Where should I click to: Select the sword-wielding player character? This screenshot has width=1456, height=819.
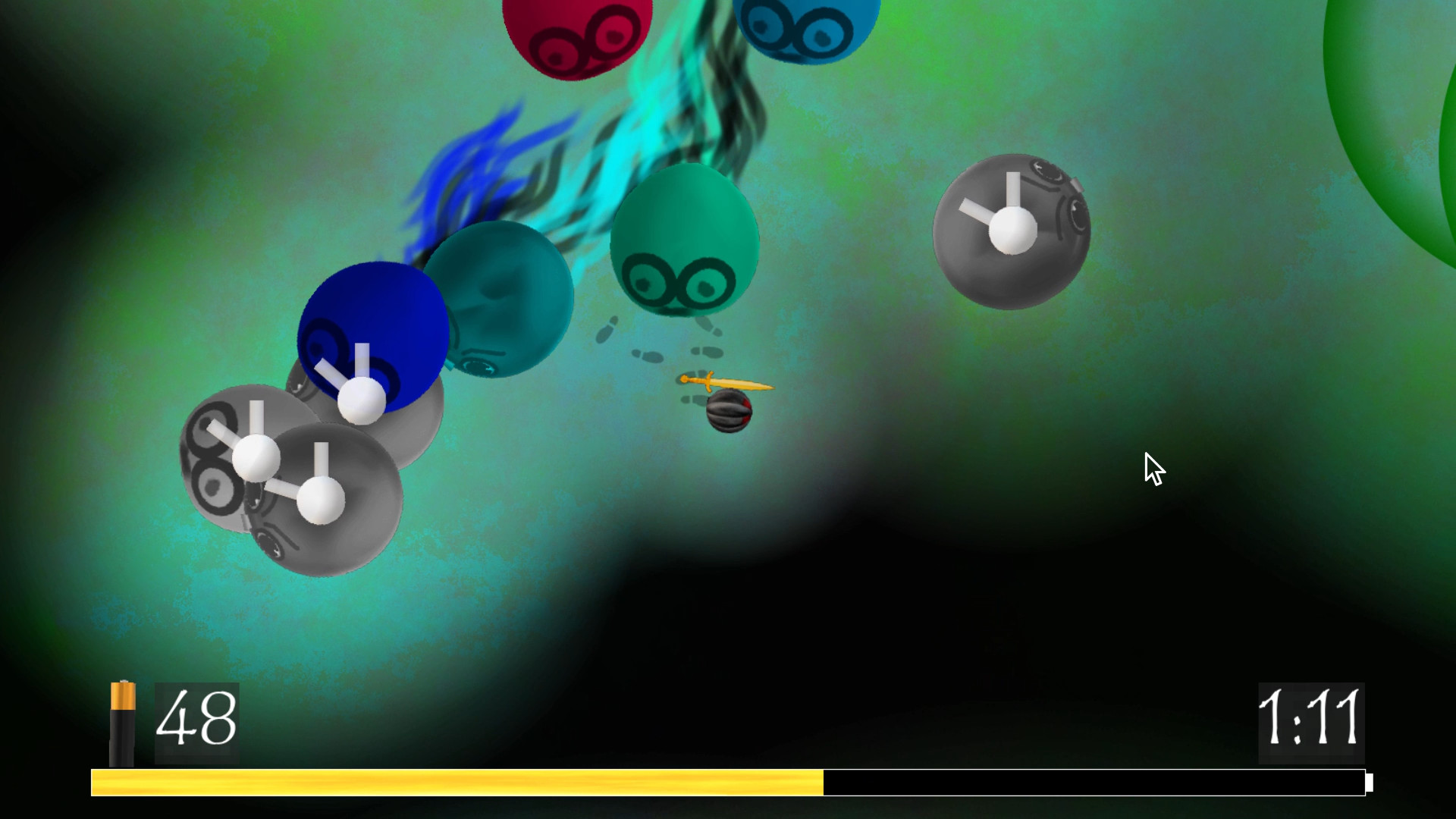728,413
